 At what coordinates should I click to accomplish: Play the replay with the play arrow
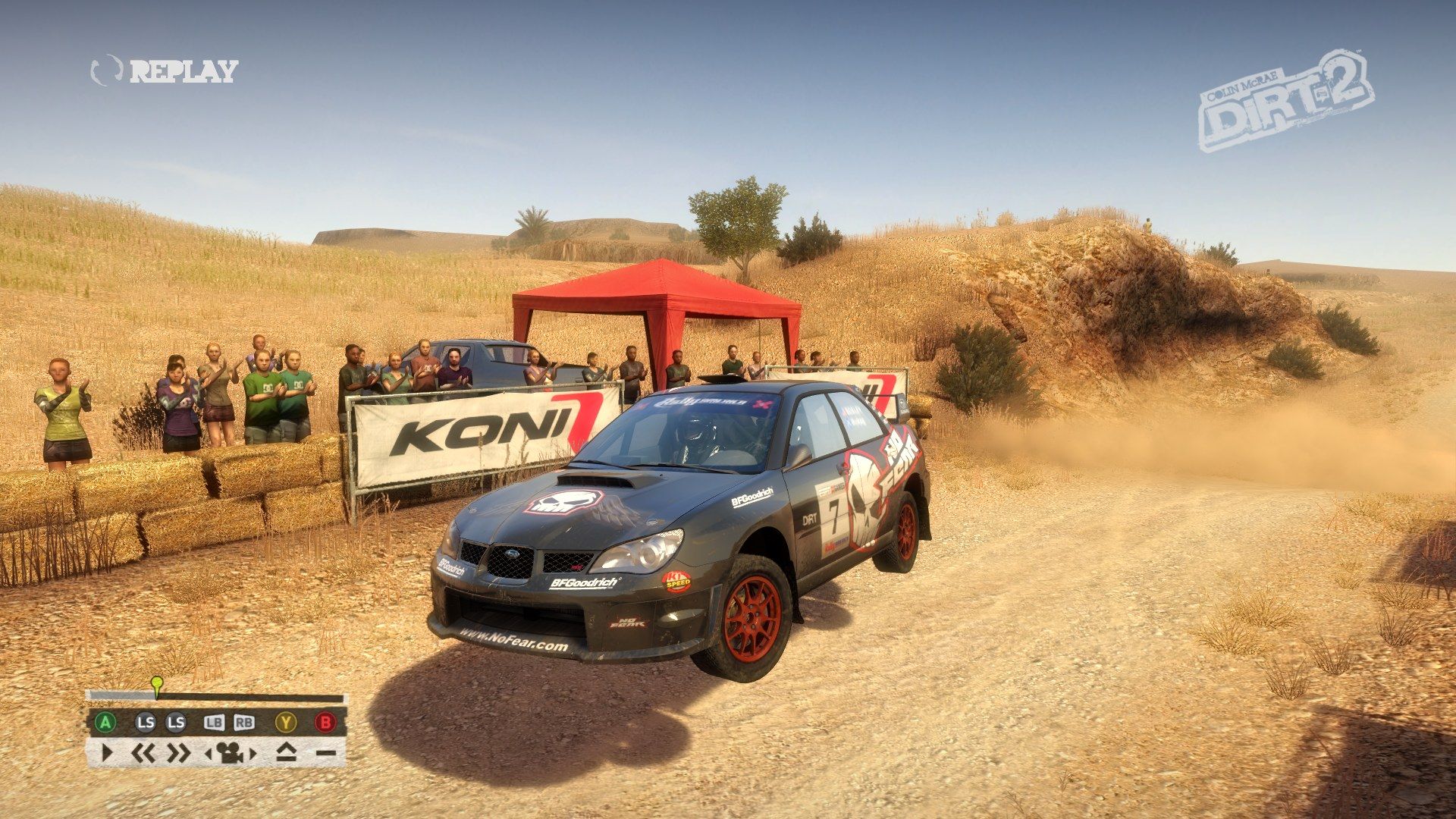(x=106, y=753)
